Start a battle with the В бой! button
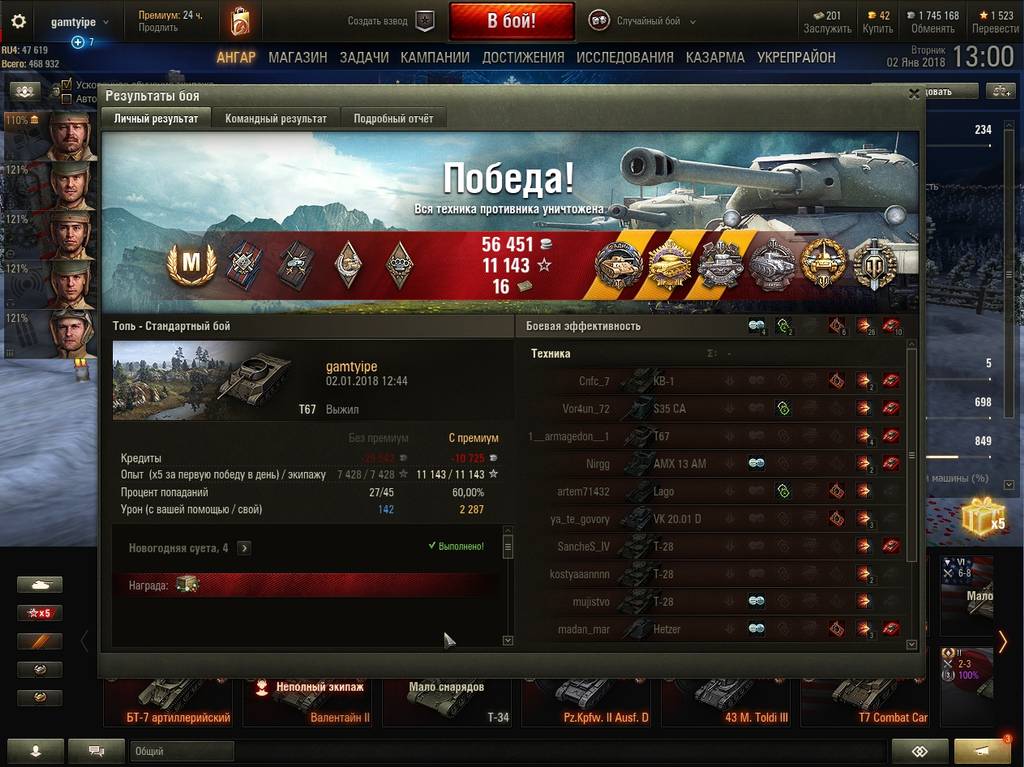 click(x=511, y=20)
